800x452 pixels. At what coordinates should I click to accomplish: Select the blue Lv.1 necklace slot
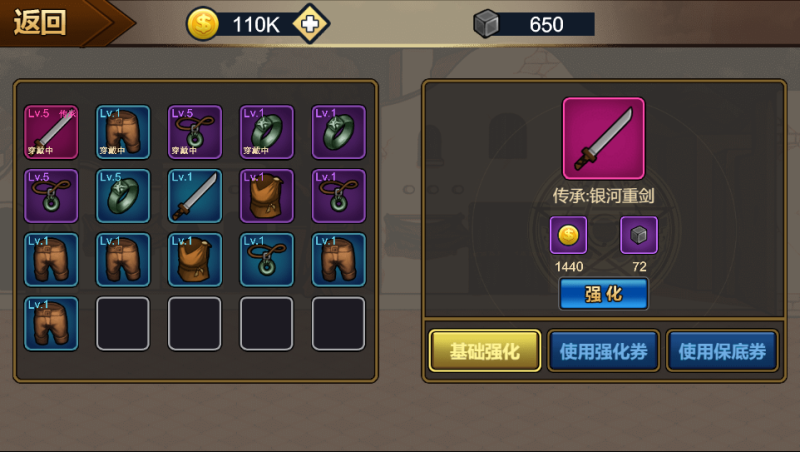(267, 259)
